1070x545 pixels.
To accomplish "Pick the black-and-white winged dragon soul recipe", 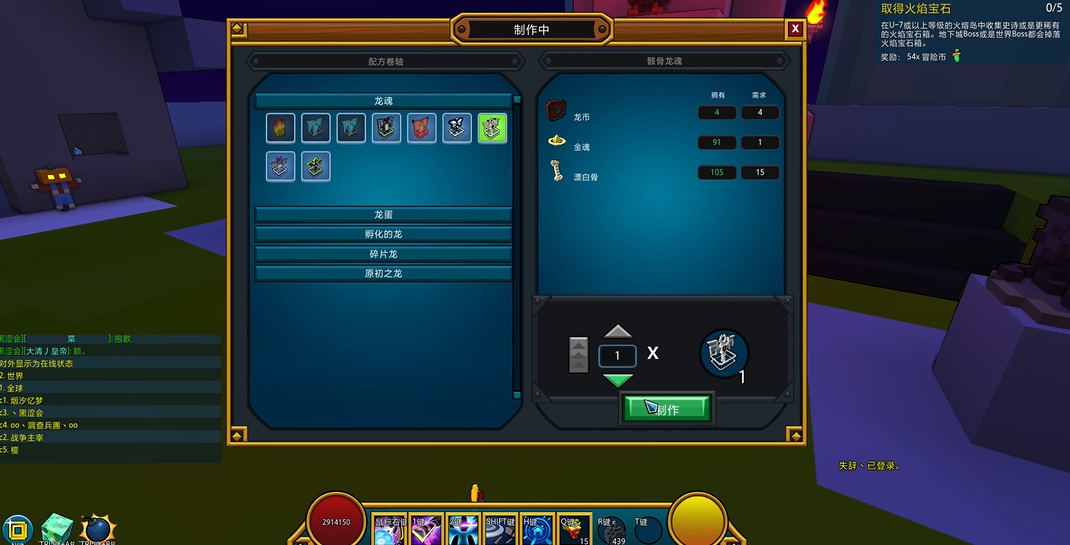I will pyautogui.click(x=457, y=128).
